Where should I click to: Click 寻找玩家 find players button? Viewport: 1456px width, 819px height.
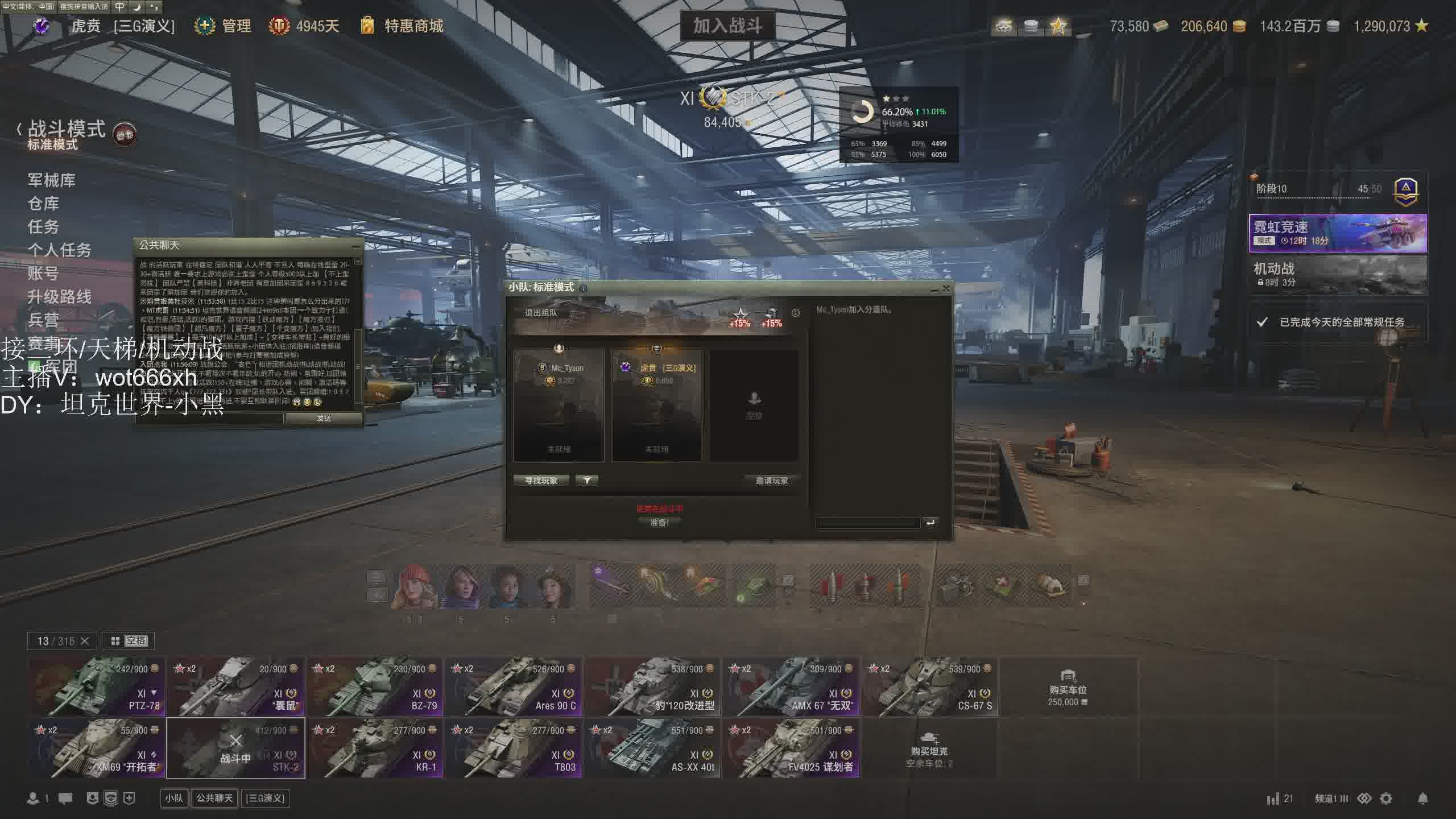click(x=541, y=481)
